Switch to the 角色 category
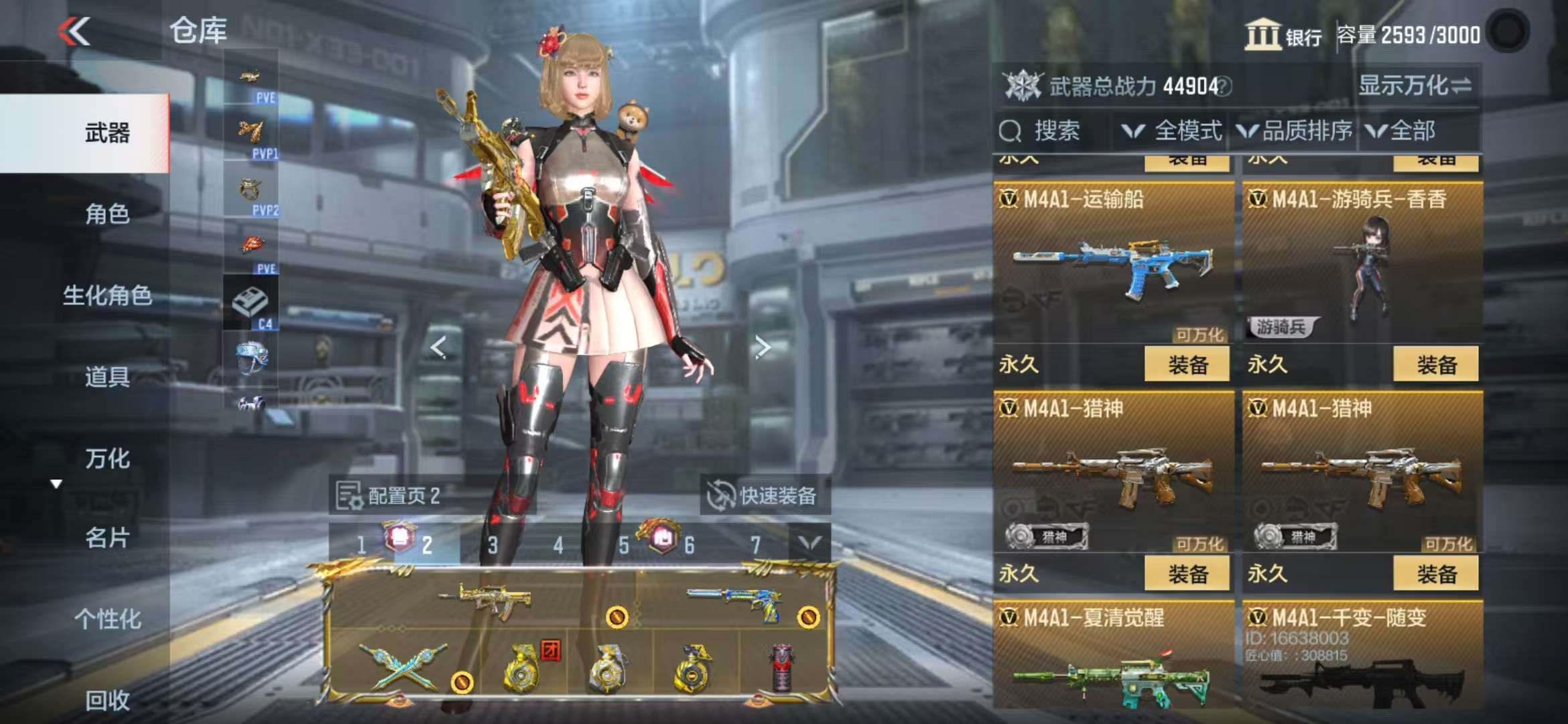The height and width of the screenshot is (724, 1568). pyautogui.click(x=107, y=215)
